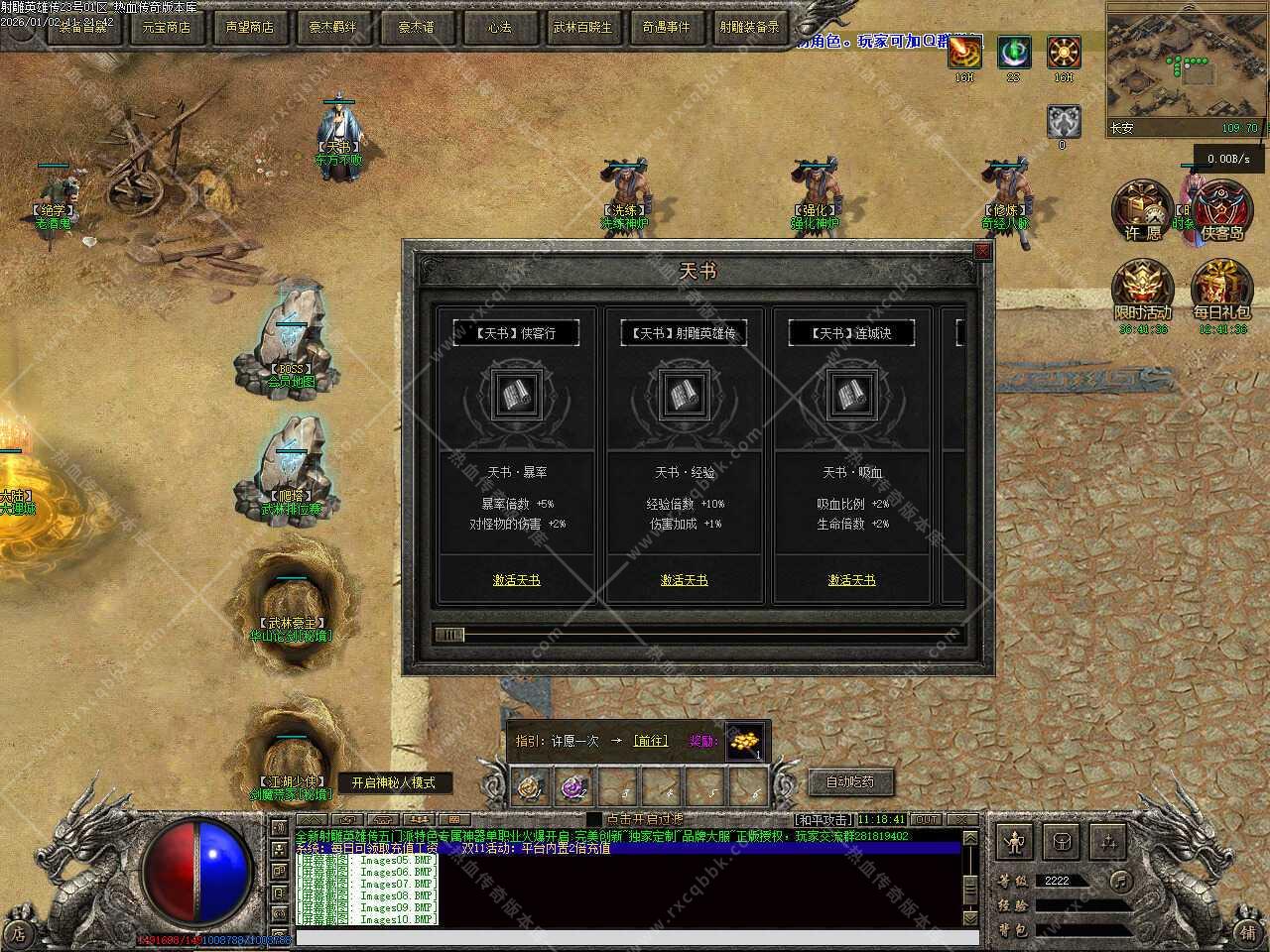The width and height of the screenshot is (1270, 952).
Task: Activate the 天书·经验 book
Action: pos(684,580)
